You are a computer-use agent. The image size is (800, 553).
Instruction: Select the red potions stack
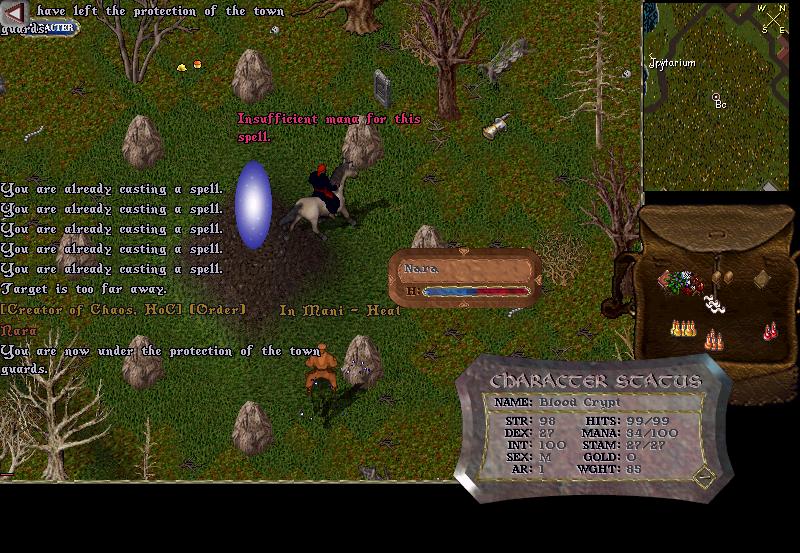point(770,330)
